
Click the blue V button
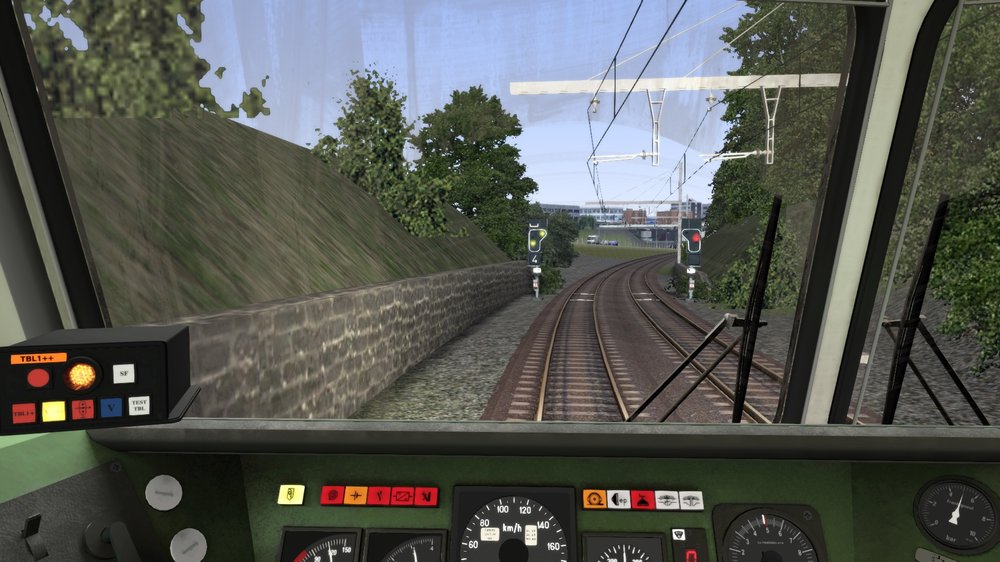(x=111, y=408)
